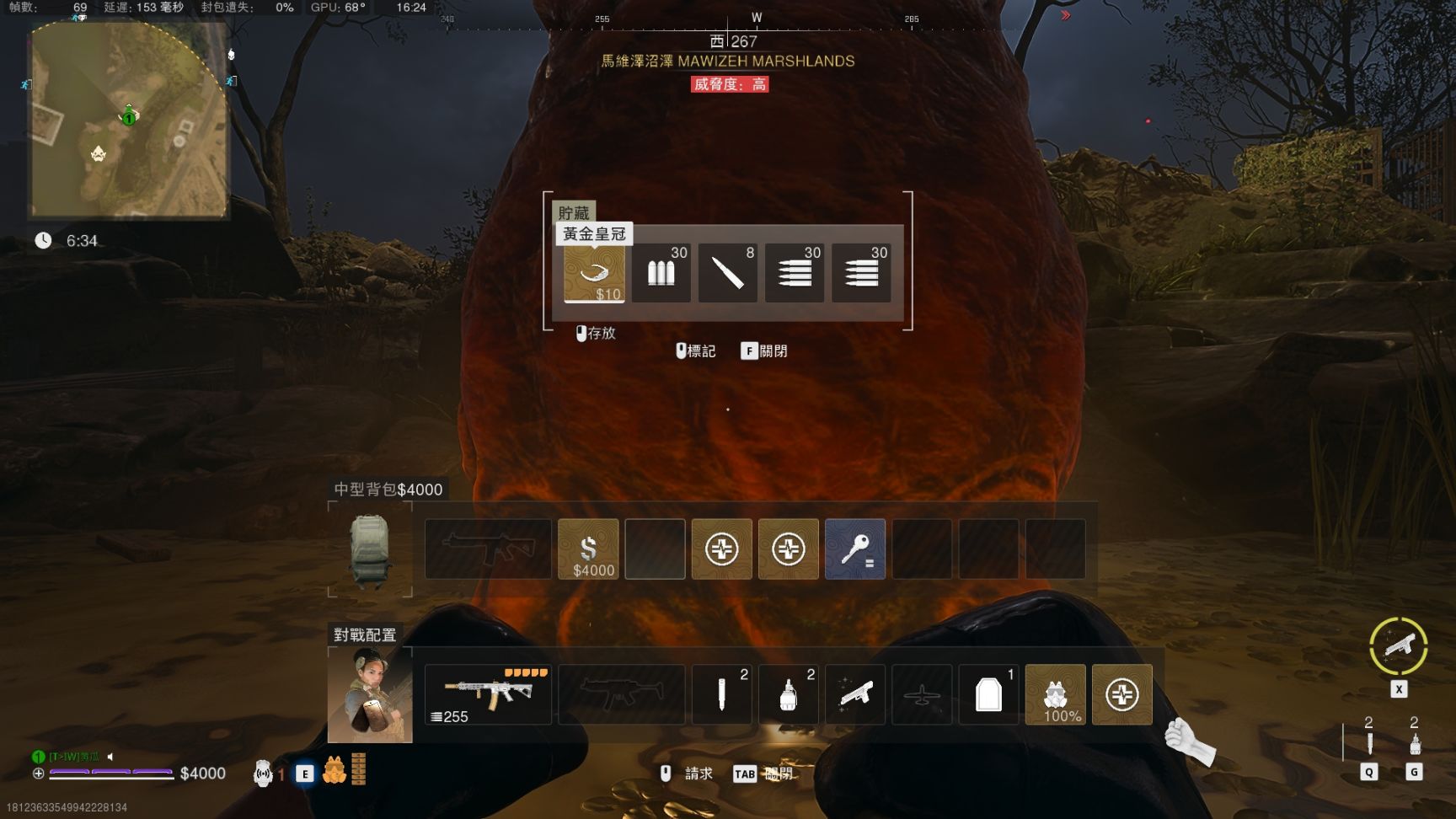
Task: Pick the field upgrade gun slot
Action: pyautogui.click(x=854, y=694)
